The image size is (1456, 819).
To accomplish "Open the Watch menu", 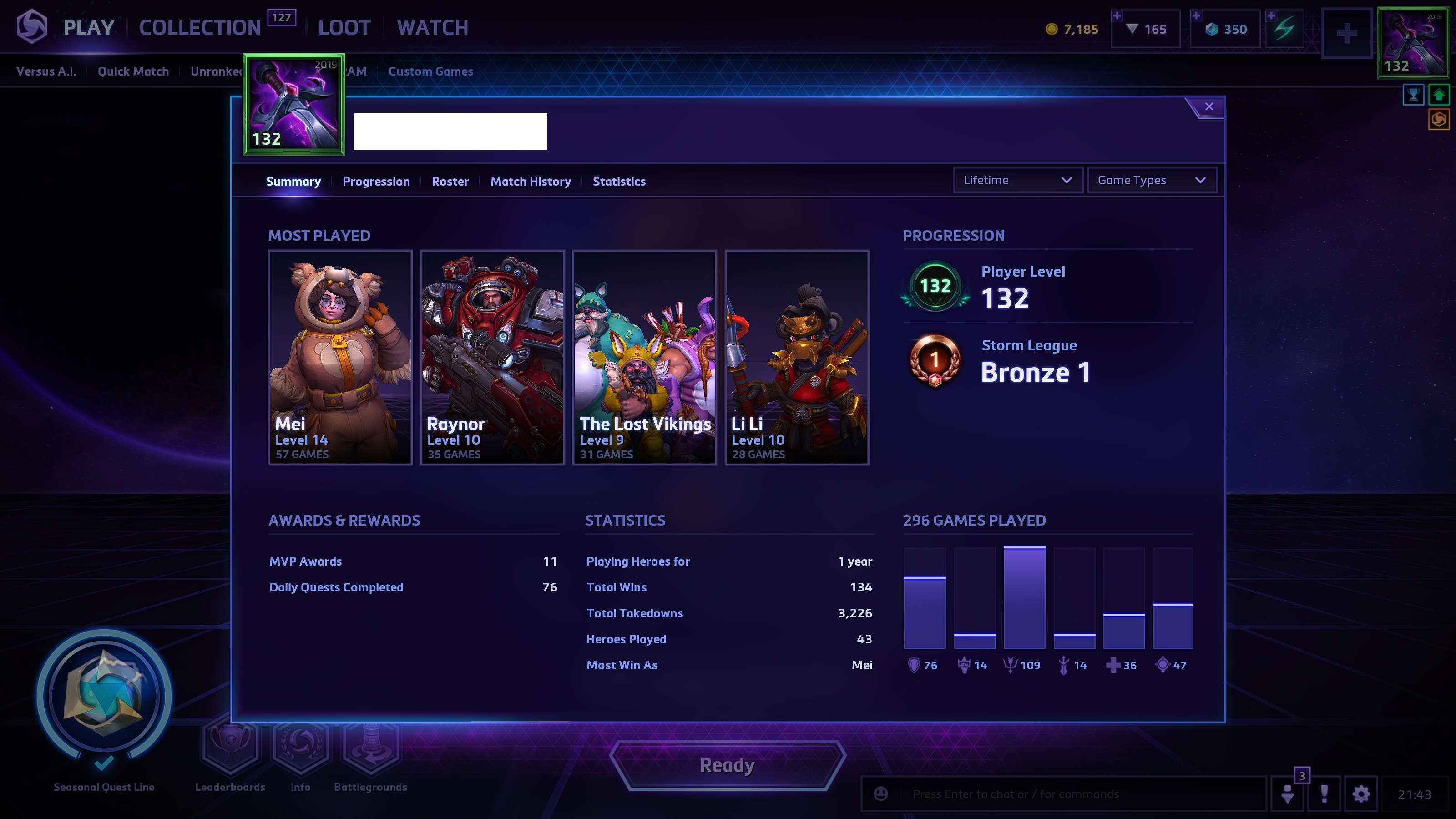I will [x=432, y=27].
